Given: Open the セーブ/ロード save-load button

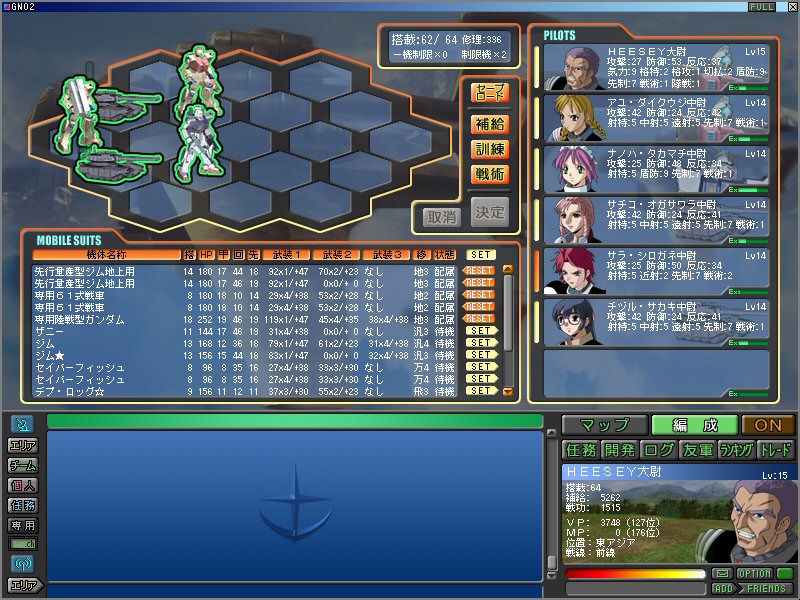Looking at the screenshot, I should coord(490,93).
